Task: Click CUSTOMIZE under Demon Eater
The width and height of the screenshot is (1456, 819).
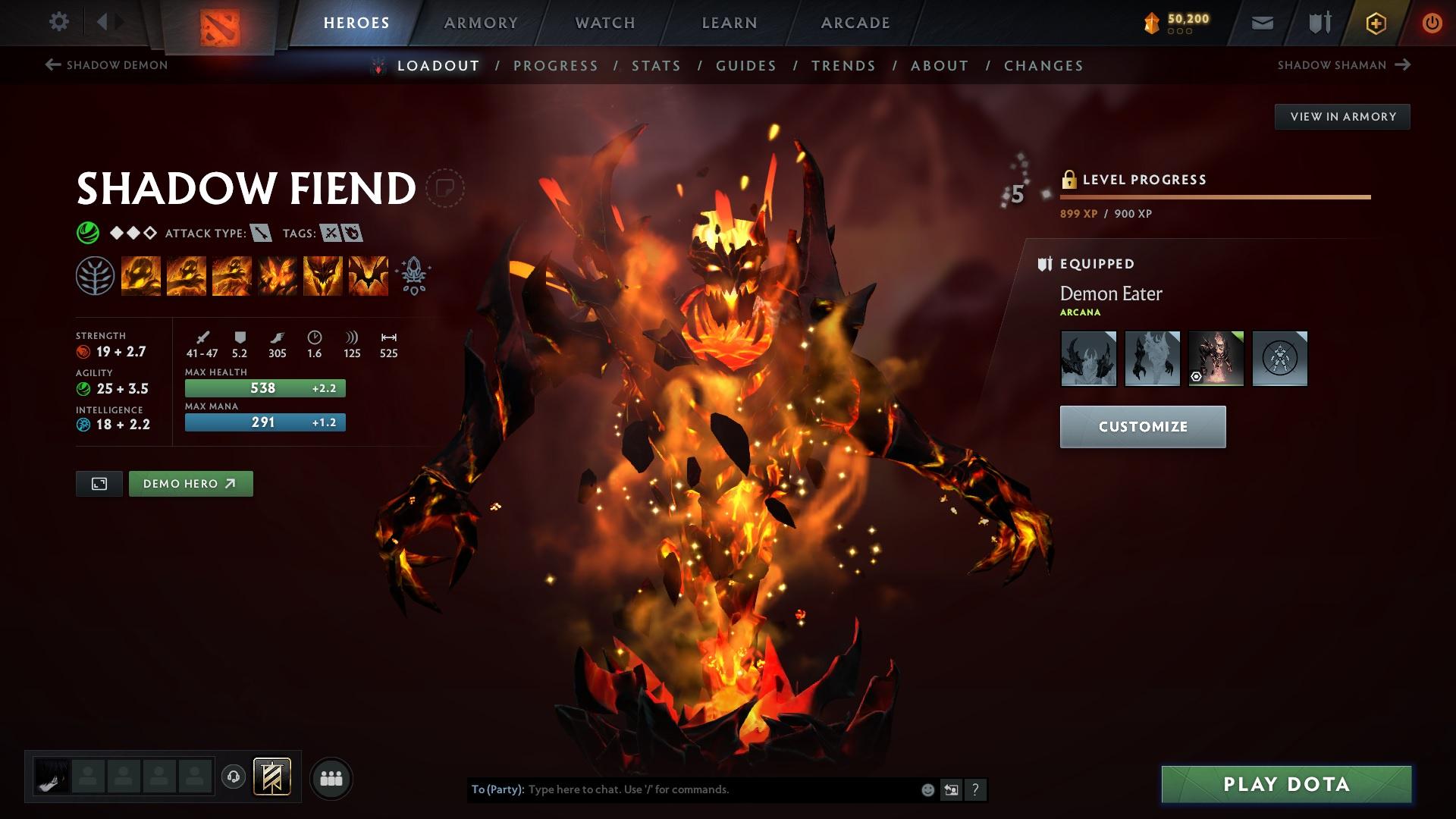Action: (1143, 426)
